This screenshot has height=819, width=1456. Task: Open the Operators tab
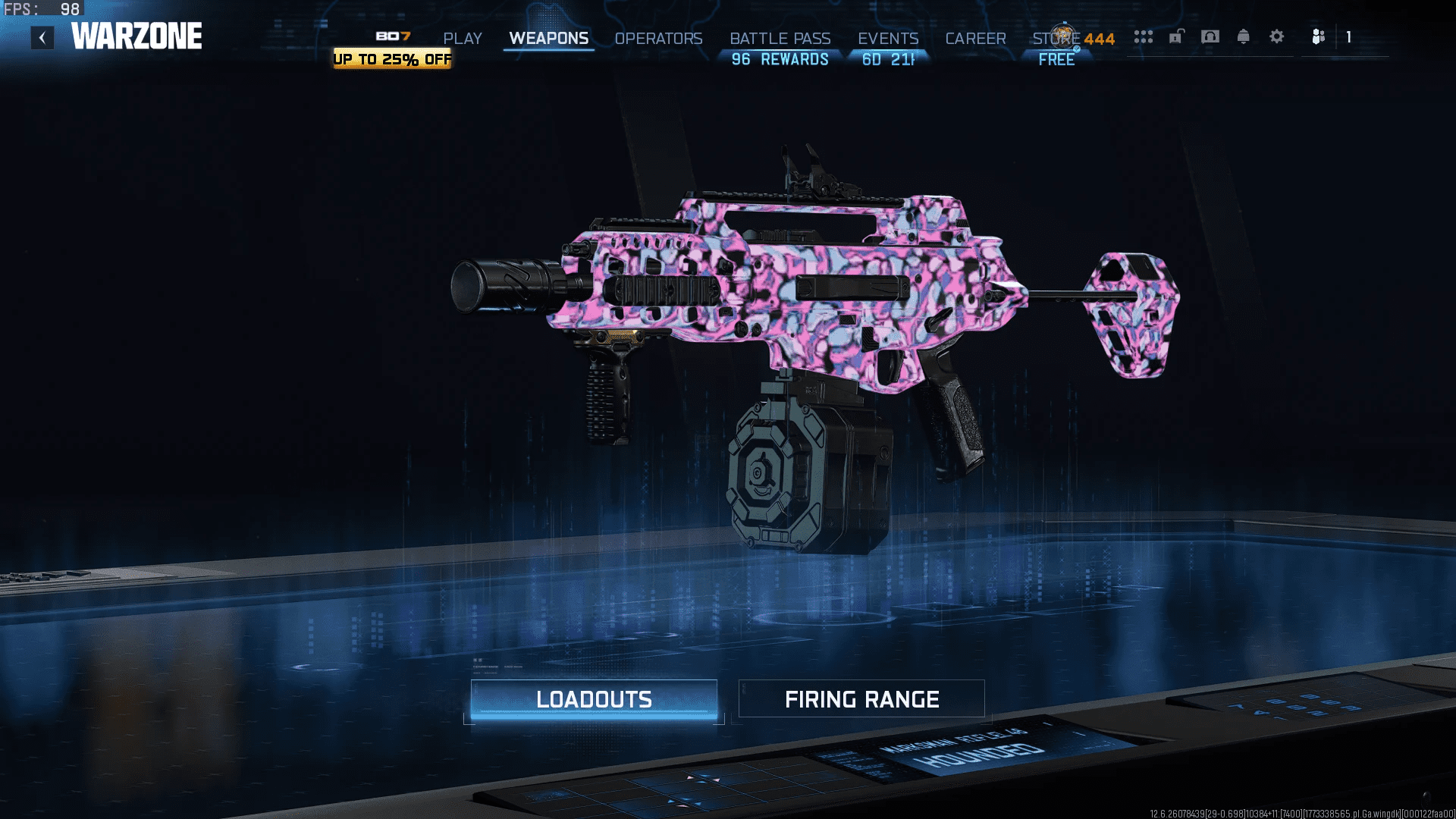click(658, 39)
